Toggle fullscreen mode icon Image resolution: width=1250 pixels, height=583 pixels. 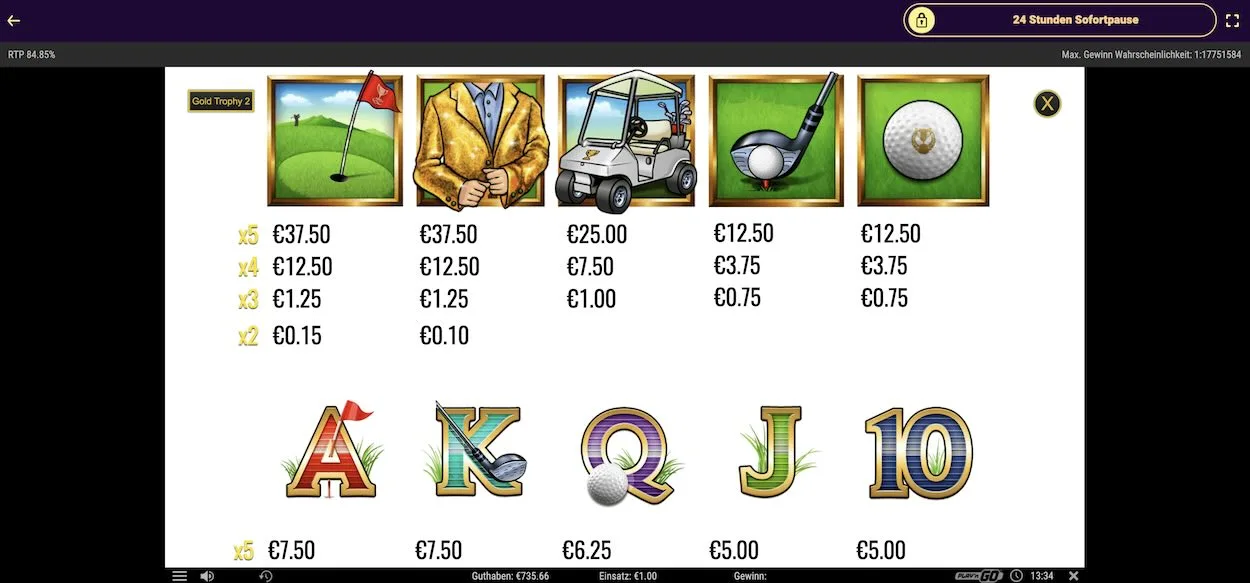coord(1232,20)
